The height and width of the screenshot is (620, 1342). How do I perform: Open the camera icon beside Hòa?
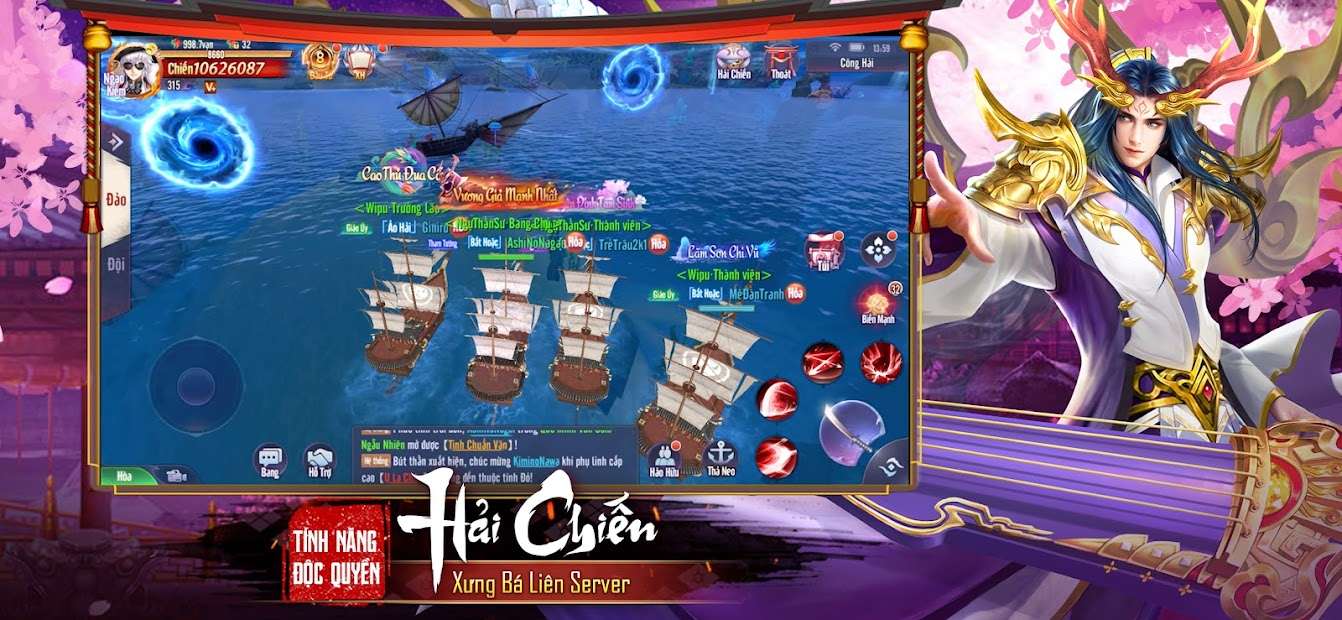tap(177, 475)
